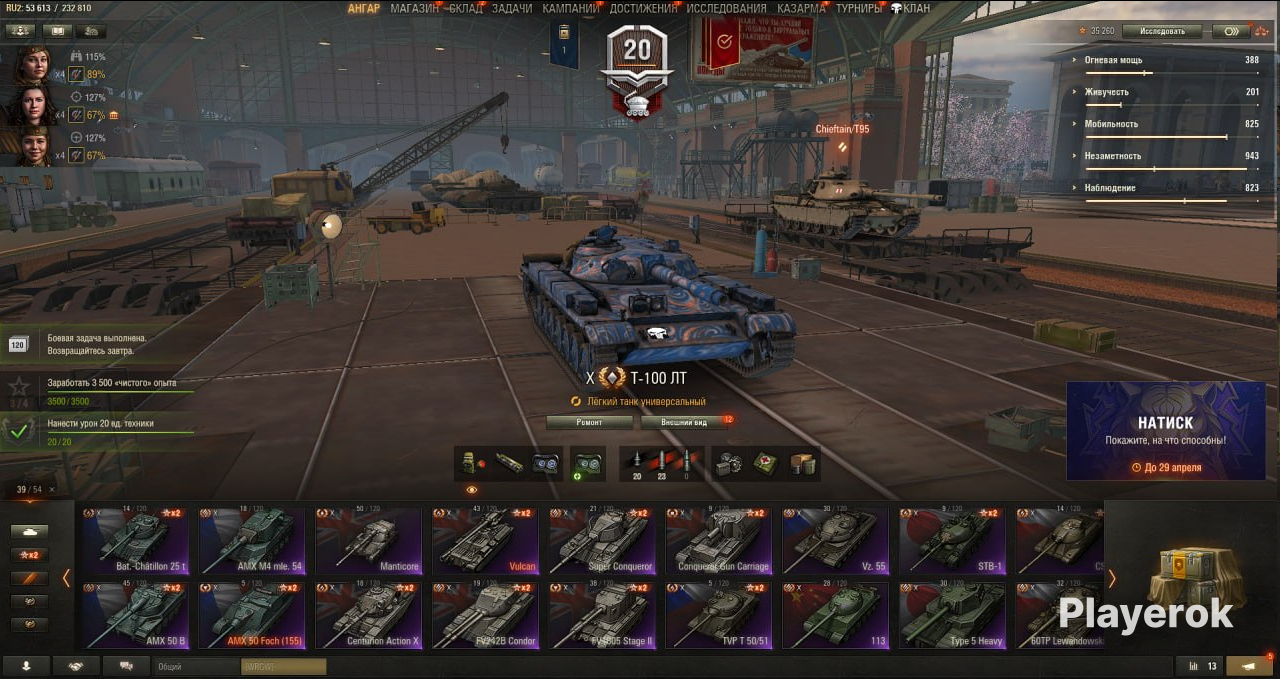Open the ТУРНИРЫ tournaments tab
Image resolution: width=1280 pixels, height=679 pixels.
tap(858, 8)
